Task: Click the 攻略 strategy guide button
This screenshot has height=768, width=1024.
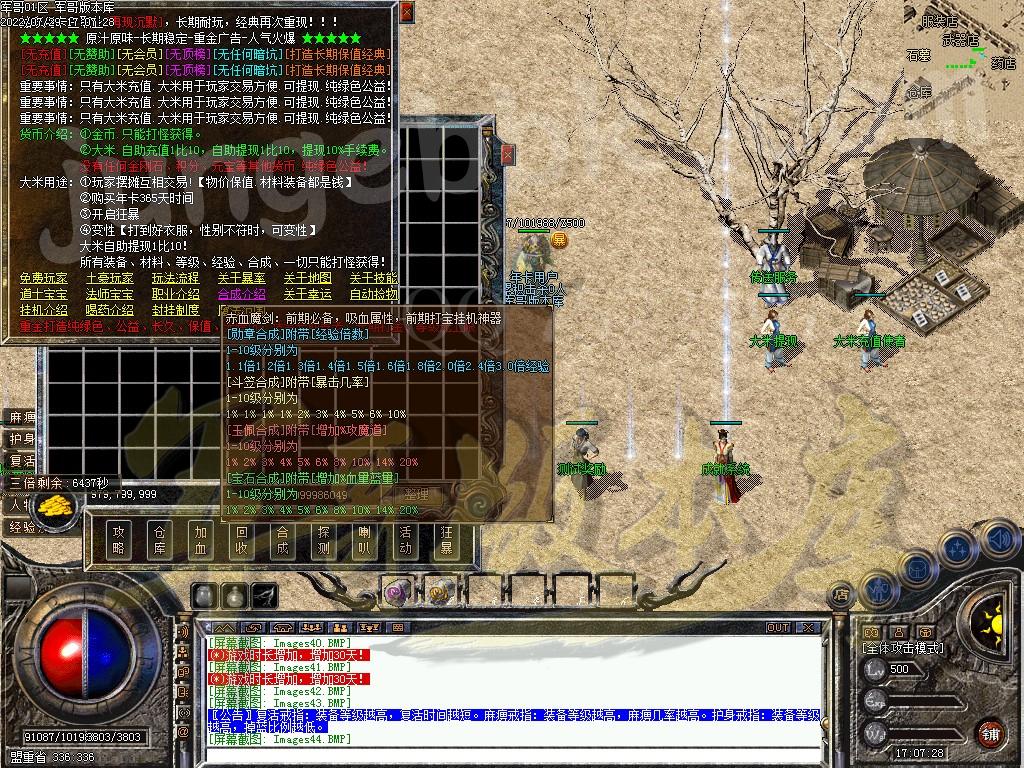Action: click(x=120, y=539)
